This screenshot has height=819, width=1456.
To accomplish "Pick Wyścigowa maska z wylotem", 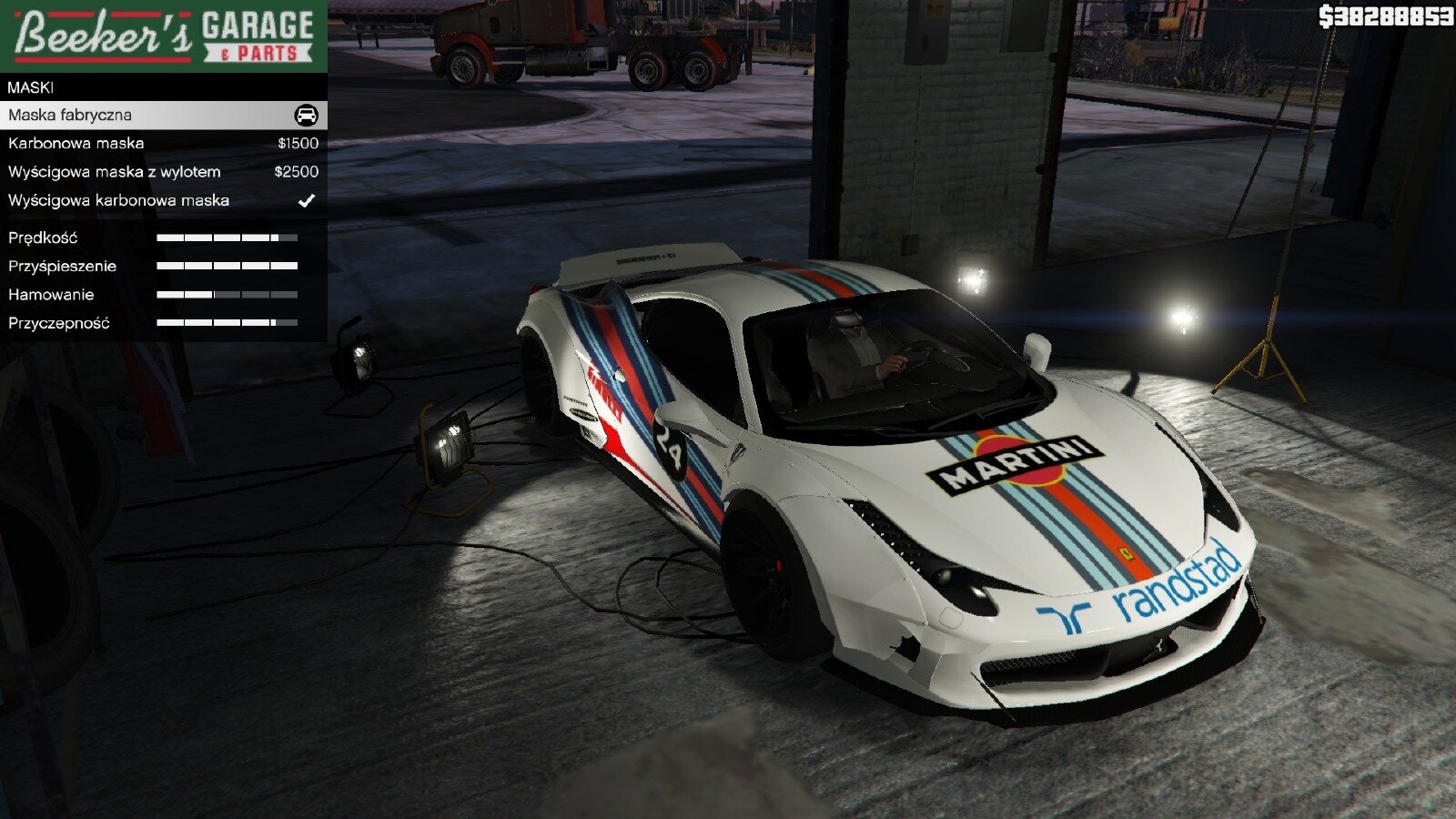I will click(x=162, y=172).
